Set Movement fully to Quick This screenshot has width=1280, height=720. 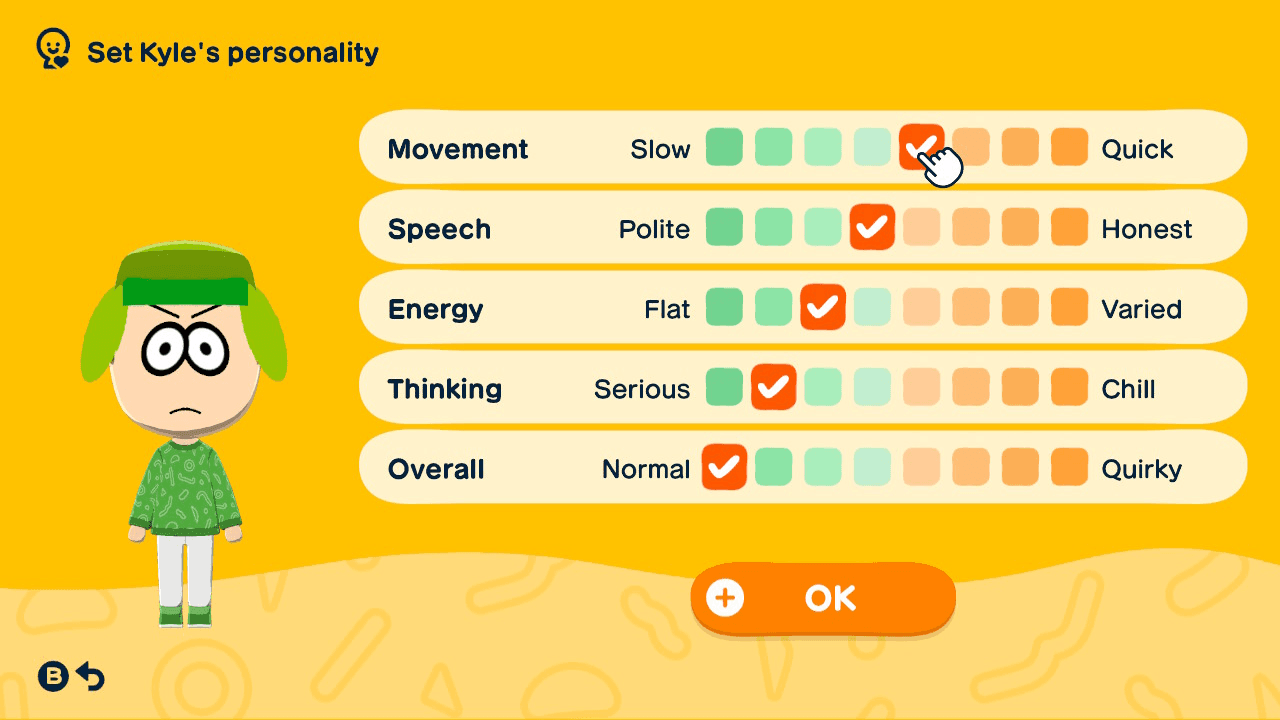1069,147
